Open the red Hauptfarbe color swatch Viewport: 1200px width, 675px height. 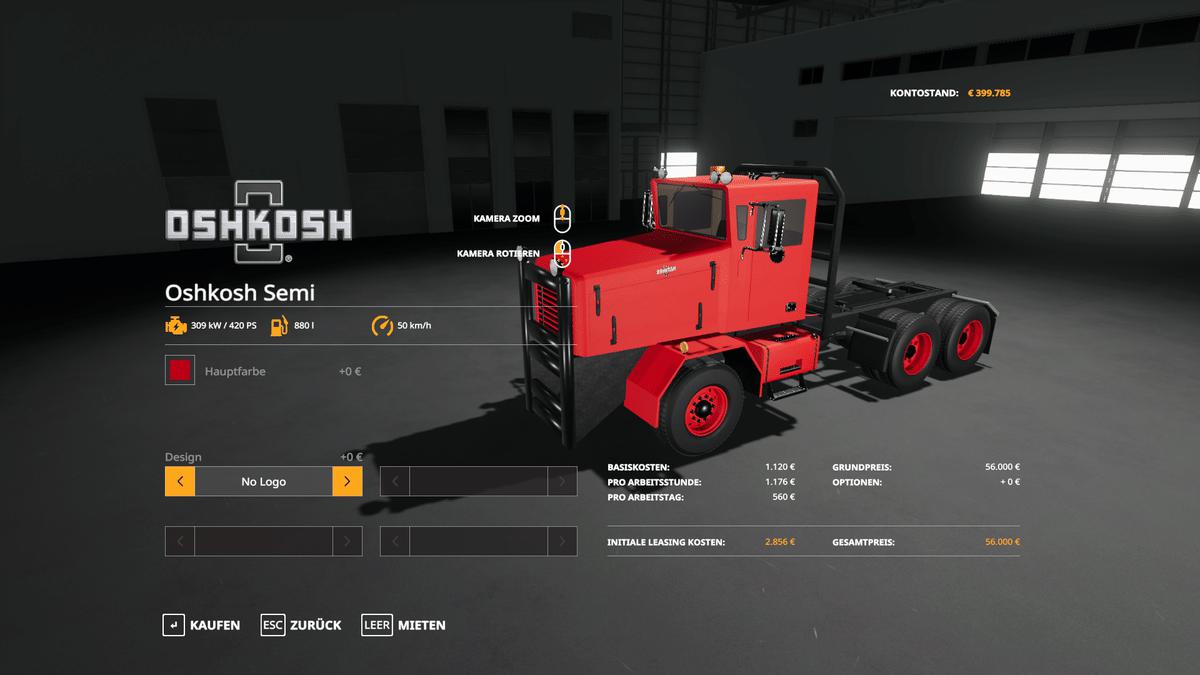180,371
